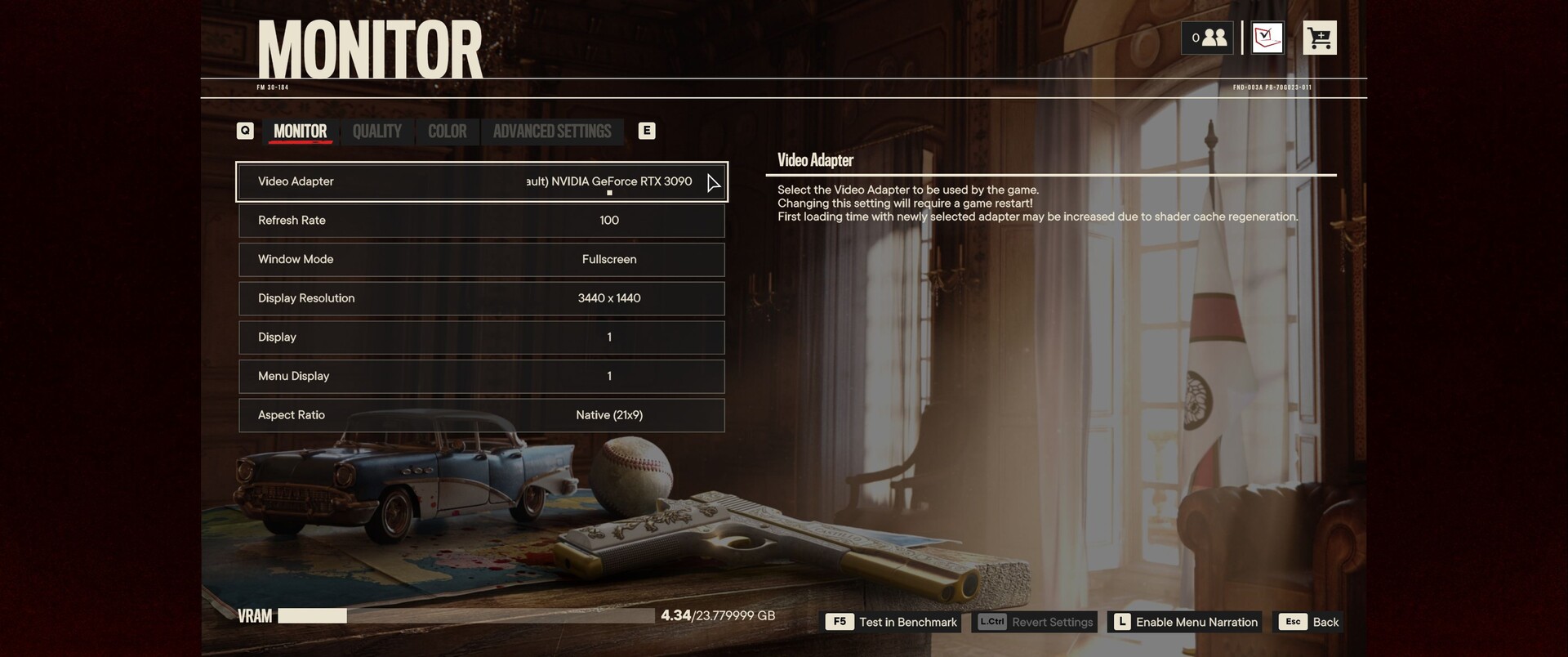The width and height of the screenshot is (1568, 657).
Task: Change the Video Adapter setting
Action: 482,181
